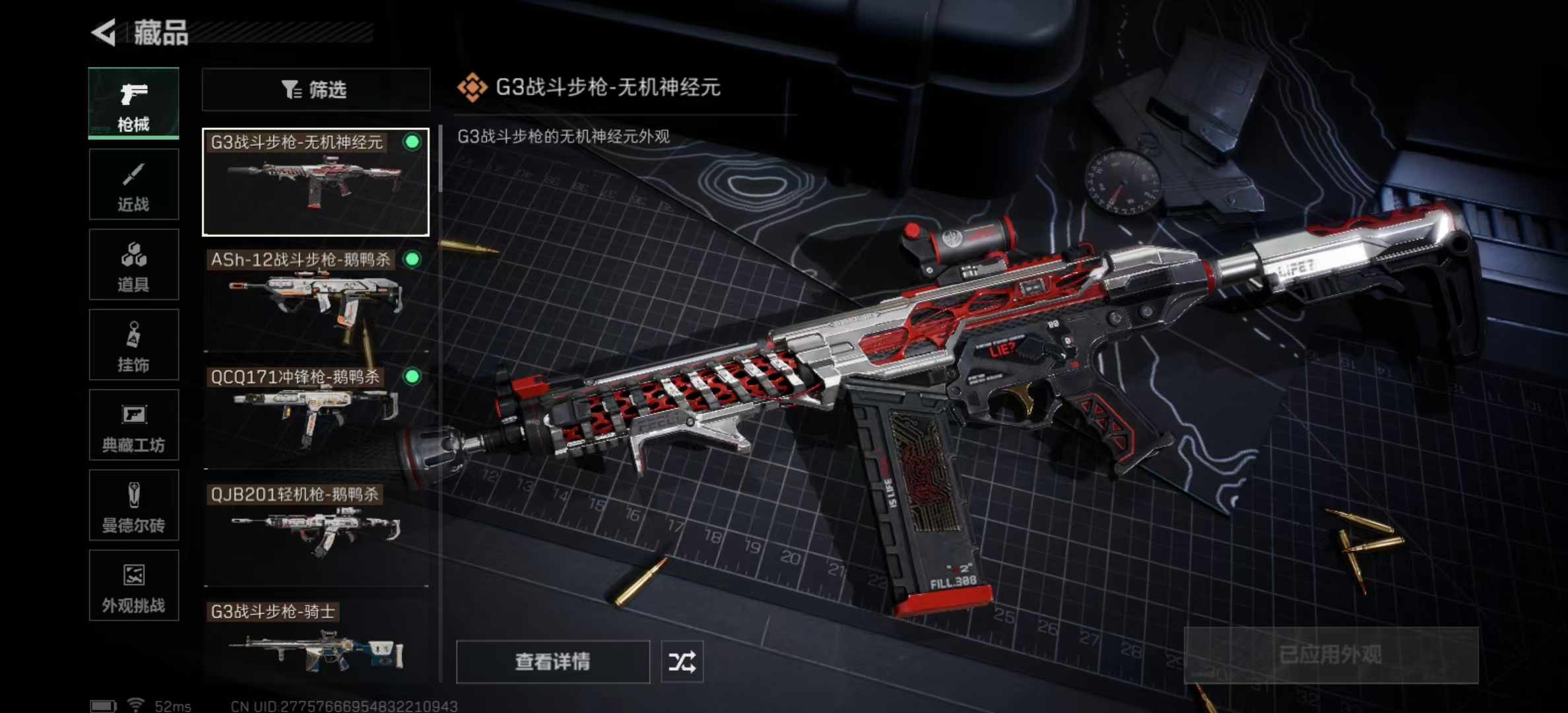
Task: Pick the QJB201轻机枪-鹅鸭杀 skin
Action: pyautogui.click(x=315, y=533)
